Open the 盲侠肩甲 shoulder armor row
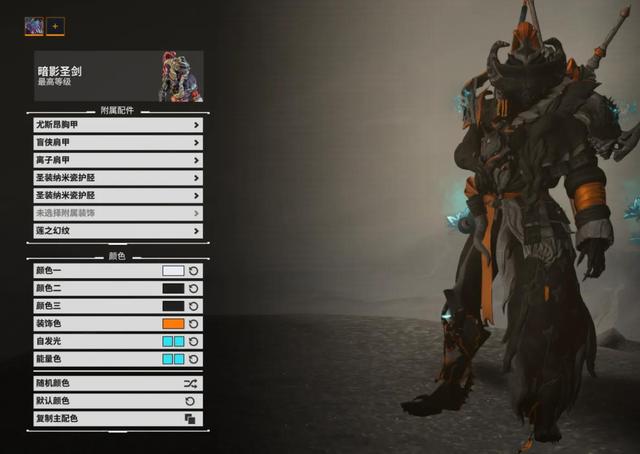Image resolution: width=640 pixels, height=454 pixels. click(x=117, y=143)
